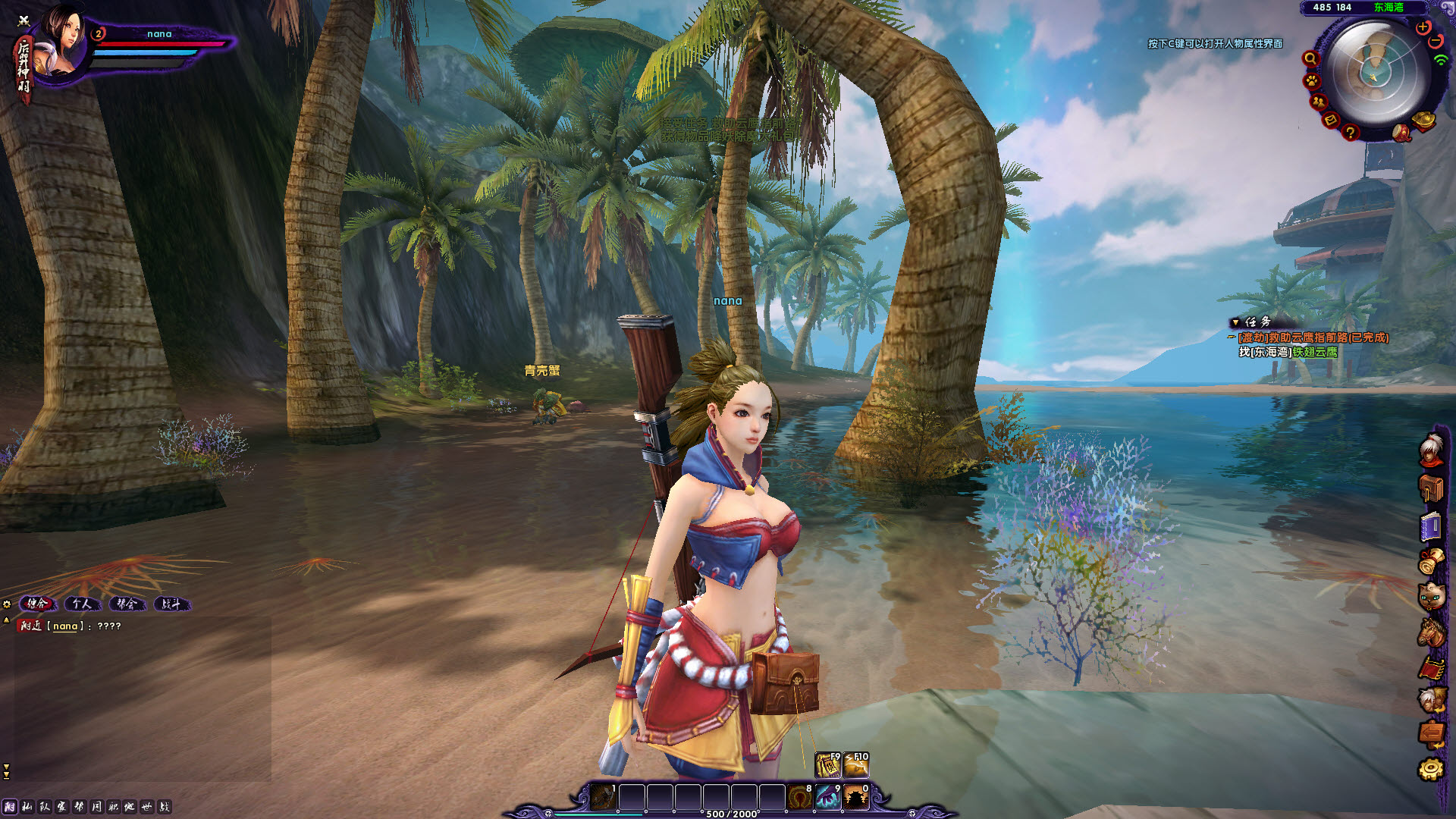Open the magnifying glass search icon

[1310, 59]
